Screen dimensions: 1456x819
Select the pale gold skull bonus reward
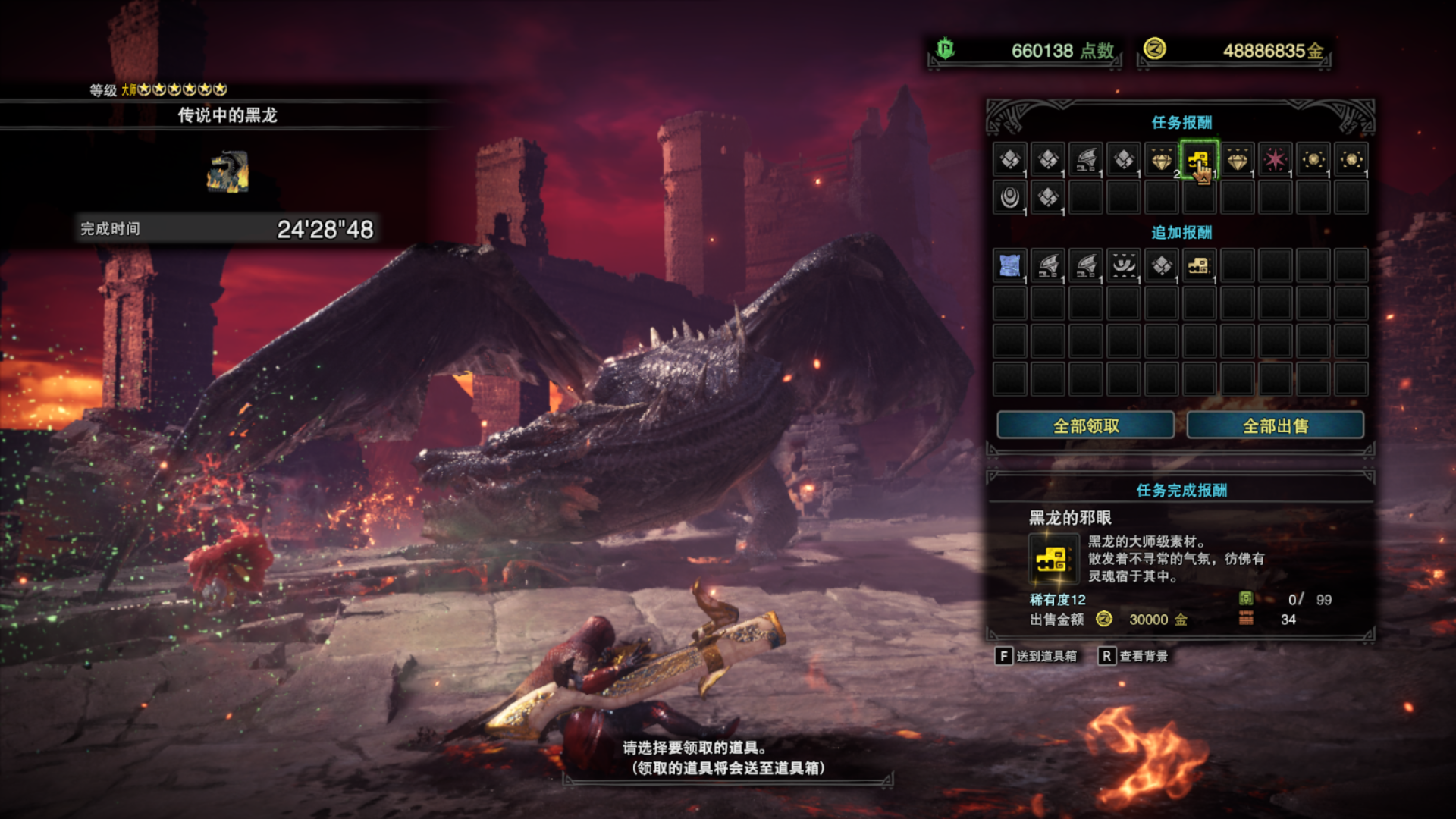pyautogui.click(x=1199, y=265)
